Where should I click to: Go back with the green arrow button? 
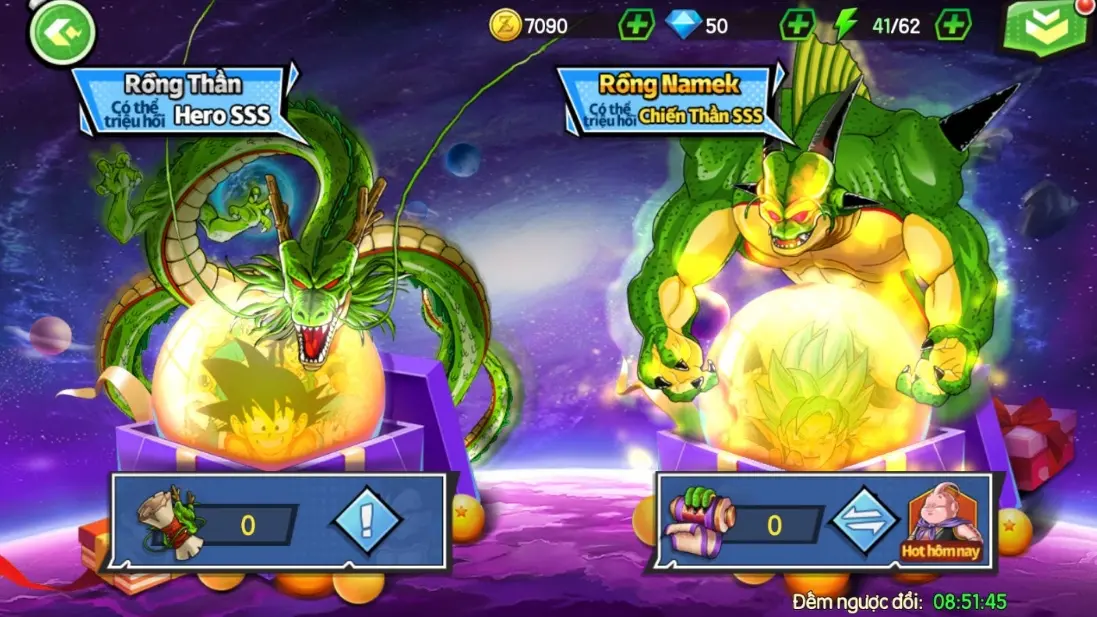coord(62,32)
